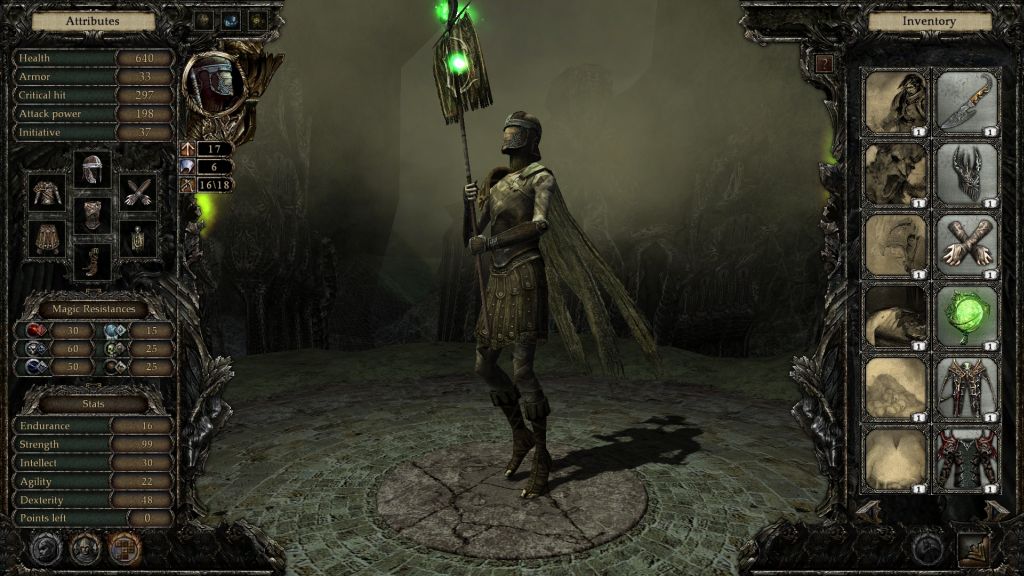The height and width of the screenshot is (576, 1024).
Task: Select the grey profile head round button
Action: pos(46,547)
